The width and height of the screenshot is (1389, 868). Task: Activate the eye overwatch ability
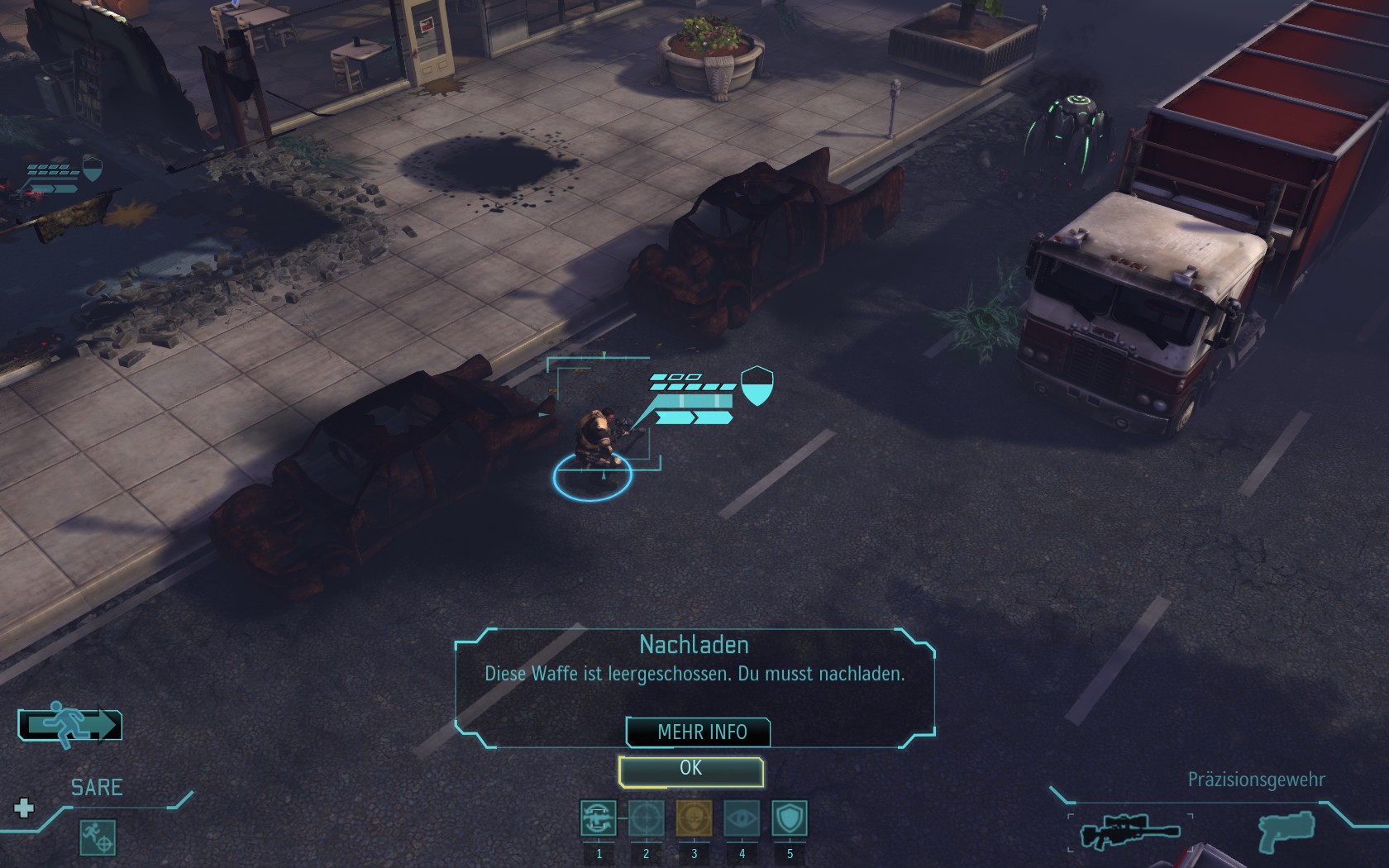tap(742, 818)
